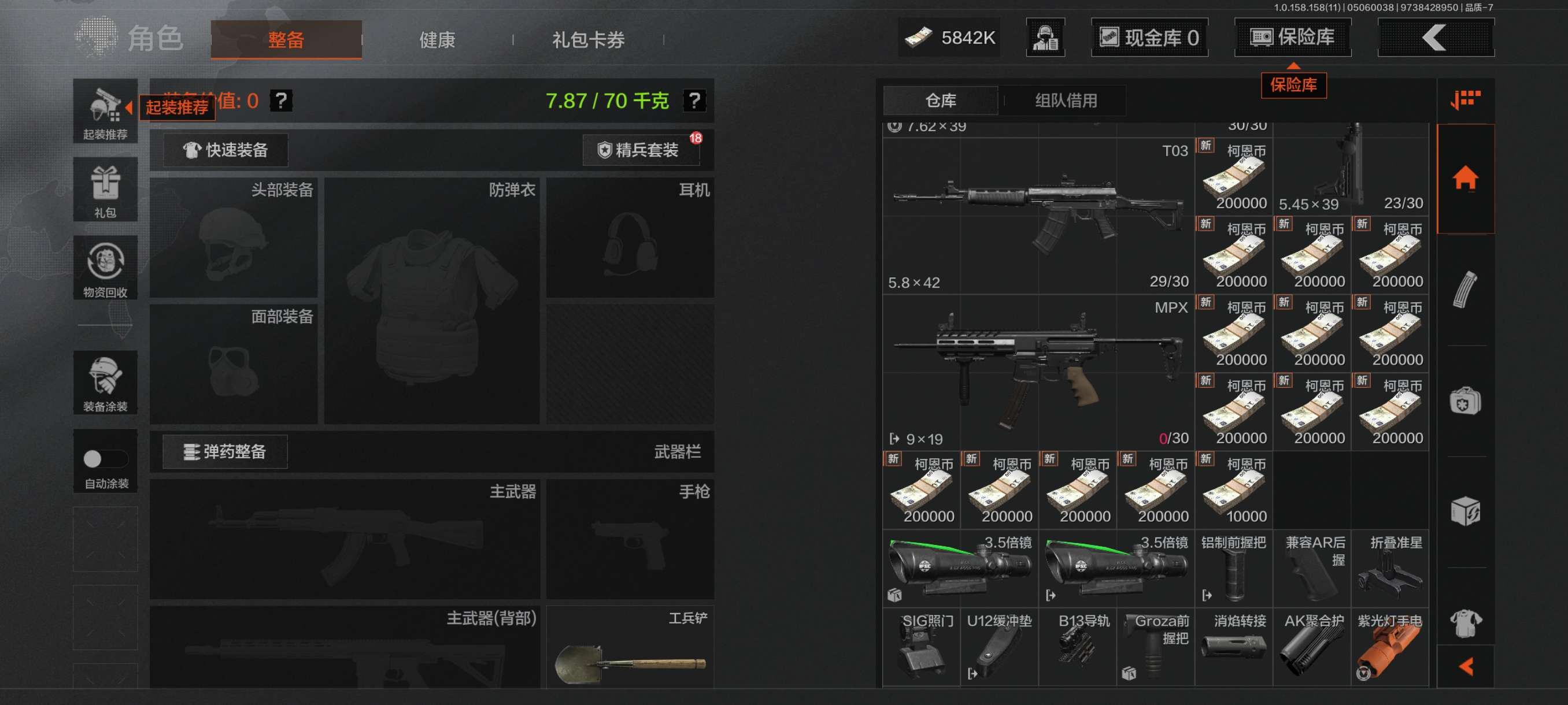Open the 起装推荐 sidebar icon
The height and width of the screenshot is (705, 1568).
[x=105, y=112]
